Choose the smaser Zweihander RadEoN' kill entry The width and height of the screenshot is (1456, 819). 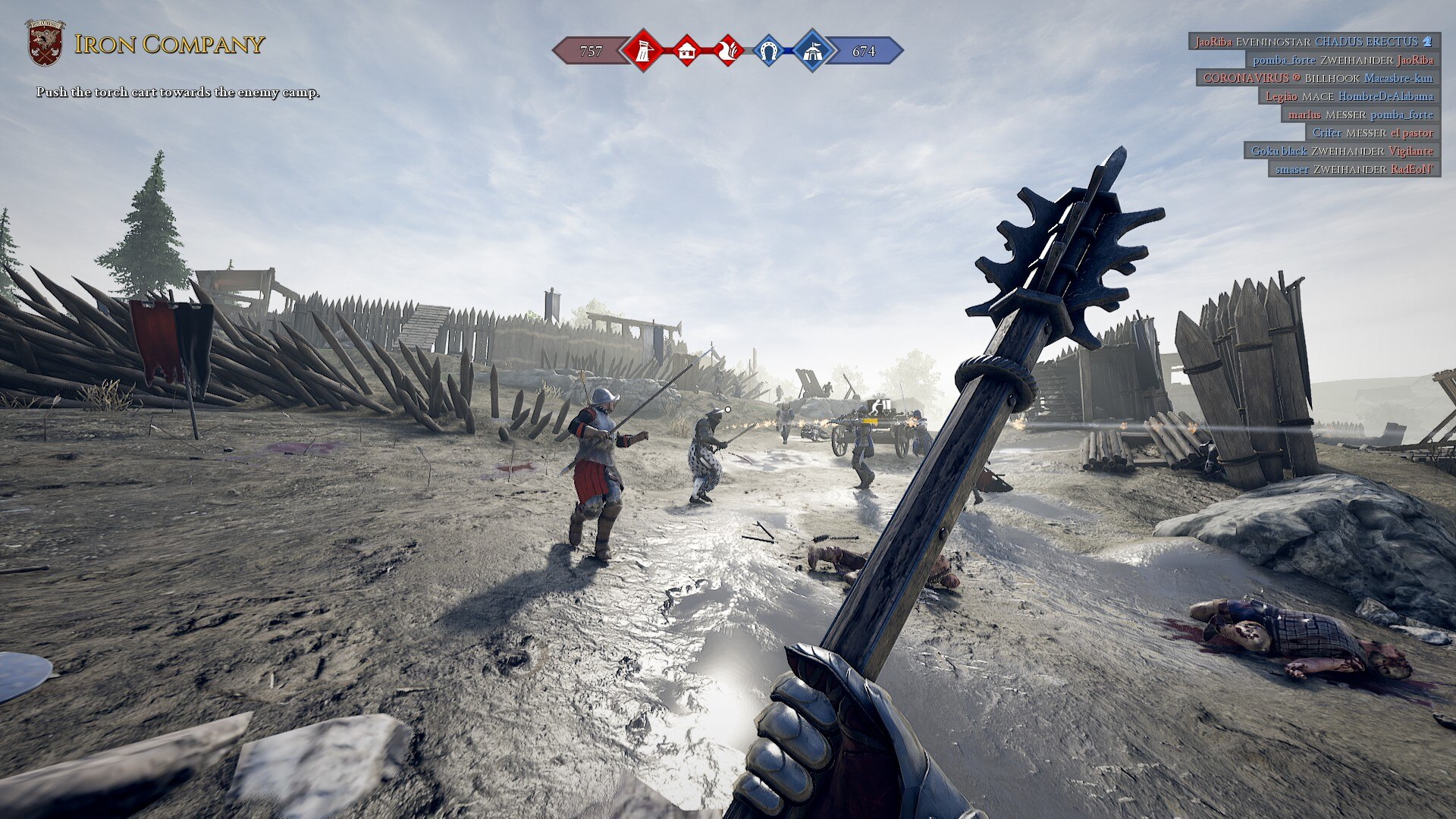point(1354,169)
